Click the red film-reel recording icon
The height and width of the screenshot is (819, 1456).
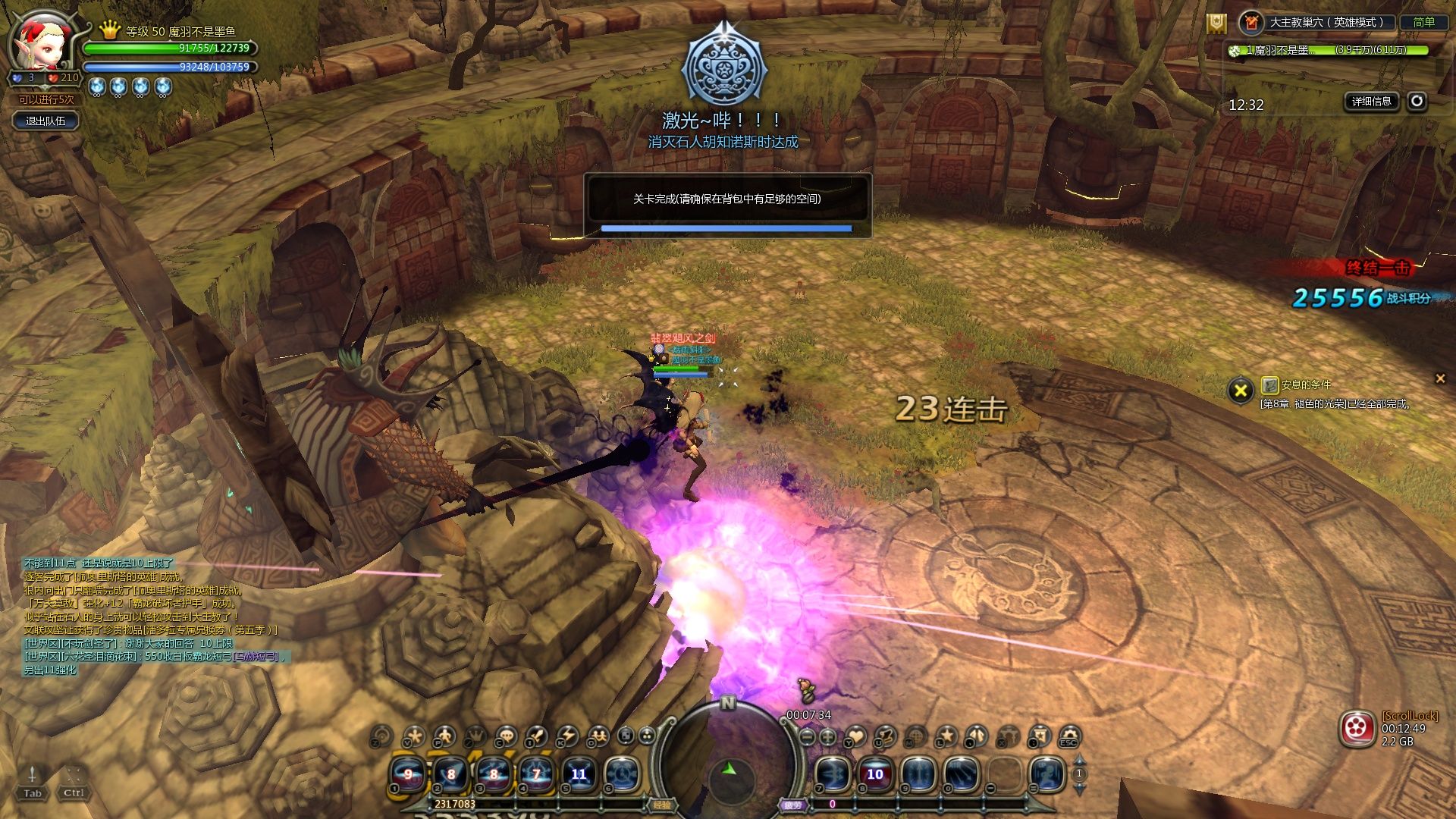(1357, 729)
